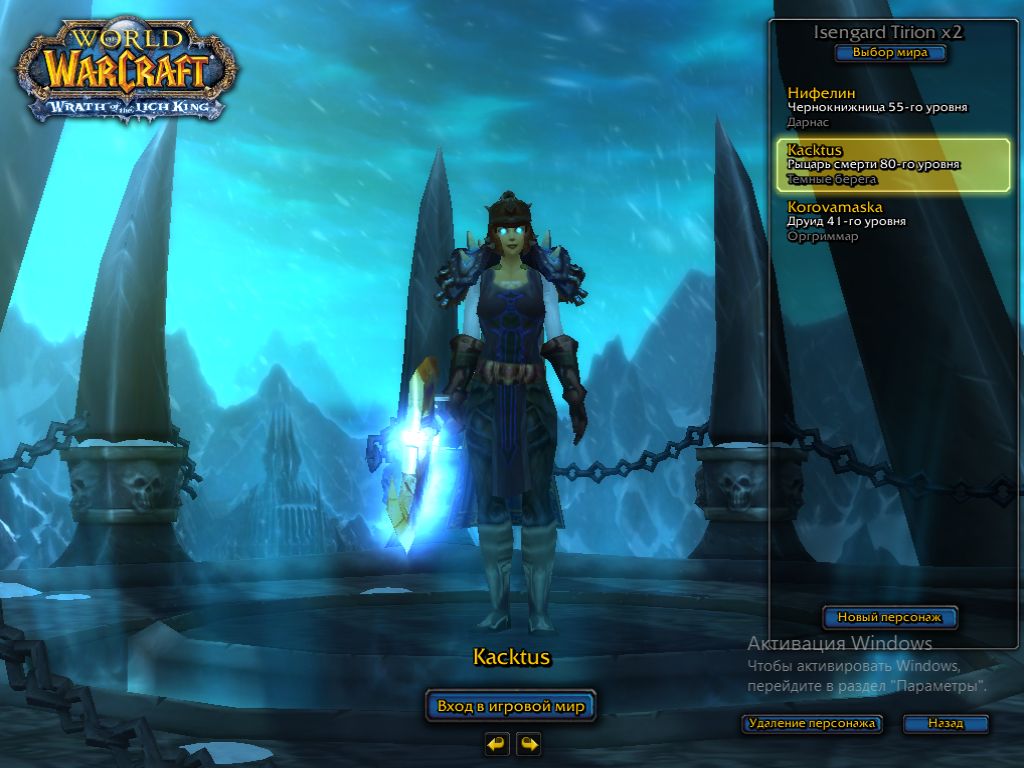
Task: Click the Удаление персонажа delete button
Action: point(812,723)
